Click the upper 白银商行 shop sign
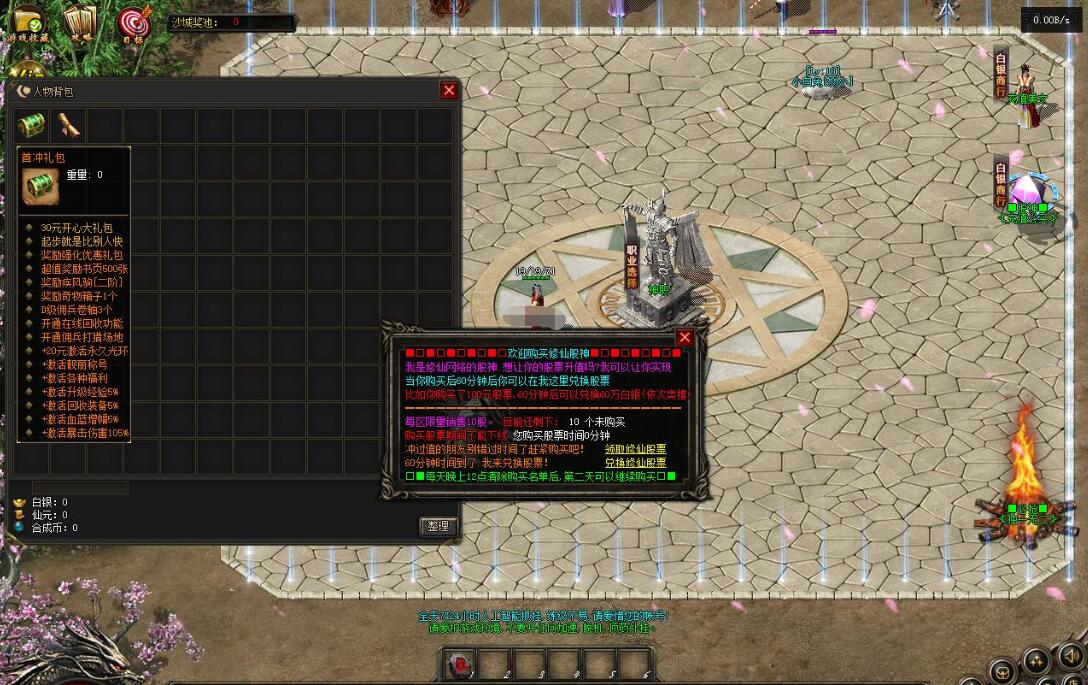 tap(1001, 73)
